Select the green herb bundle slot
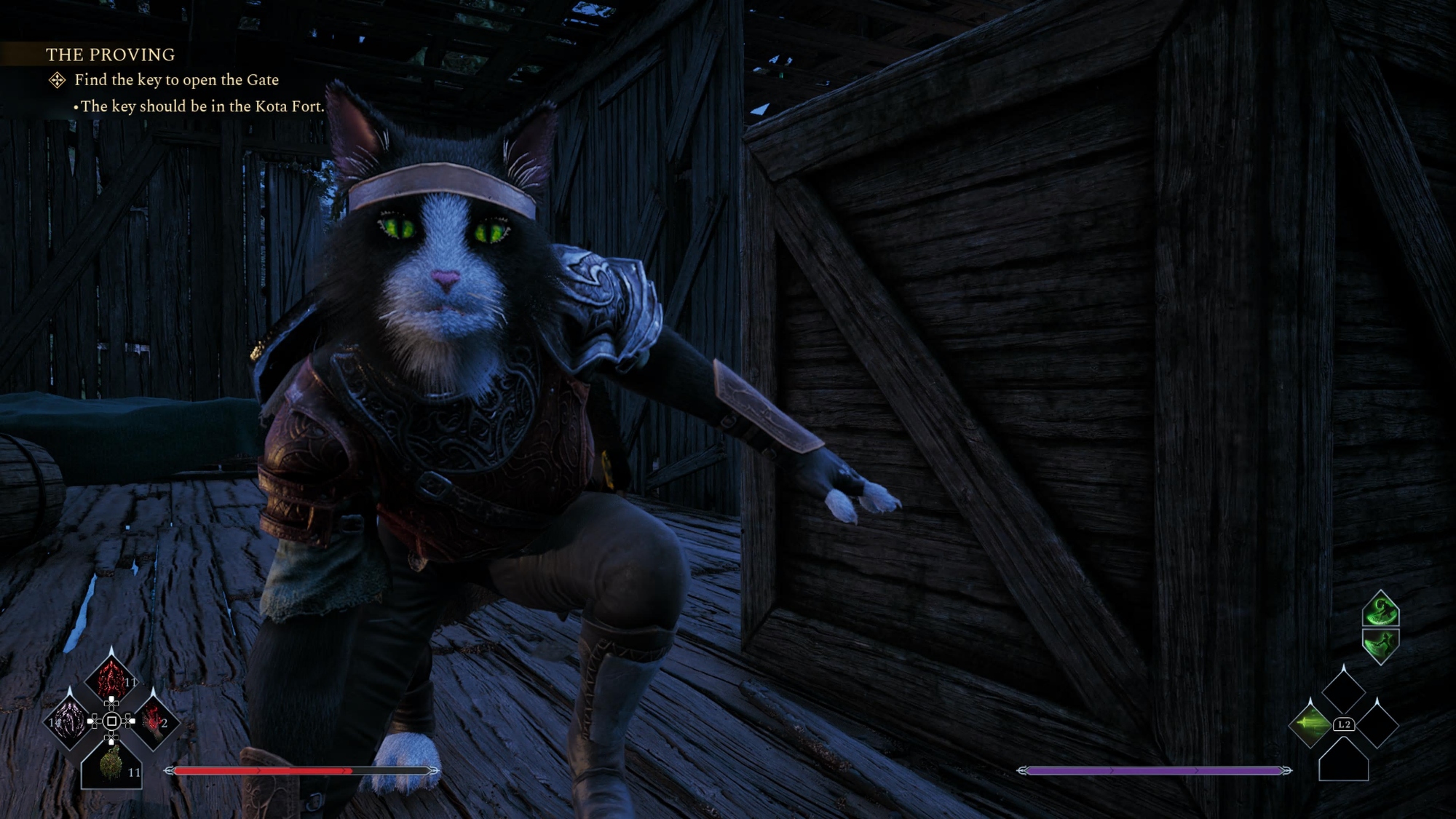The width and height of the screenshot is (1456, 819). [x=111, y=764]
